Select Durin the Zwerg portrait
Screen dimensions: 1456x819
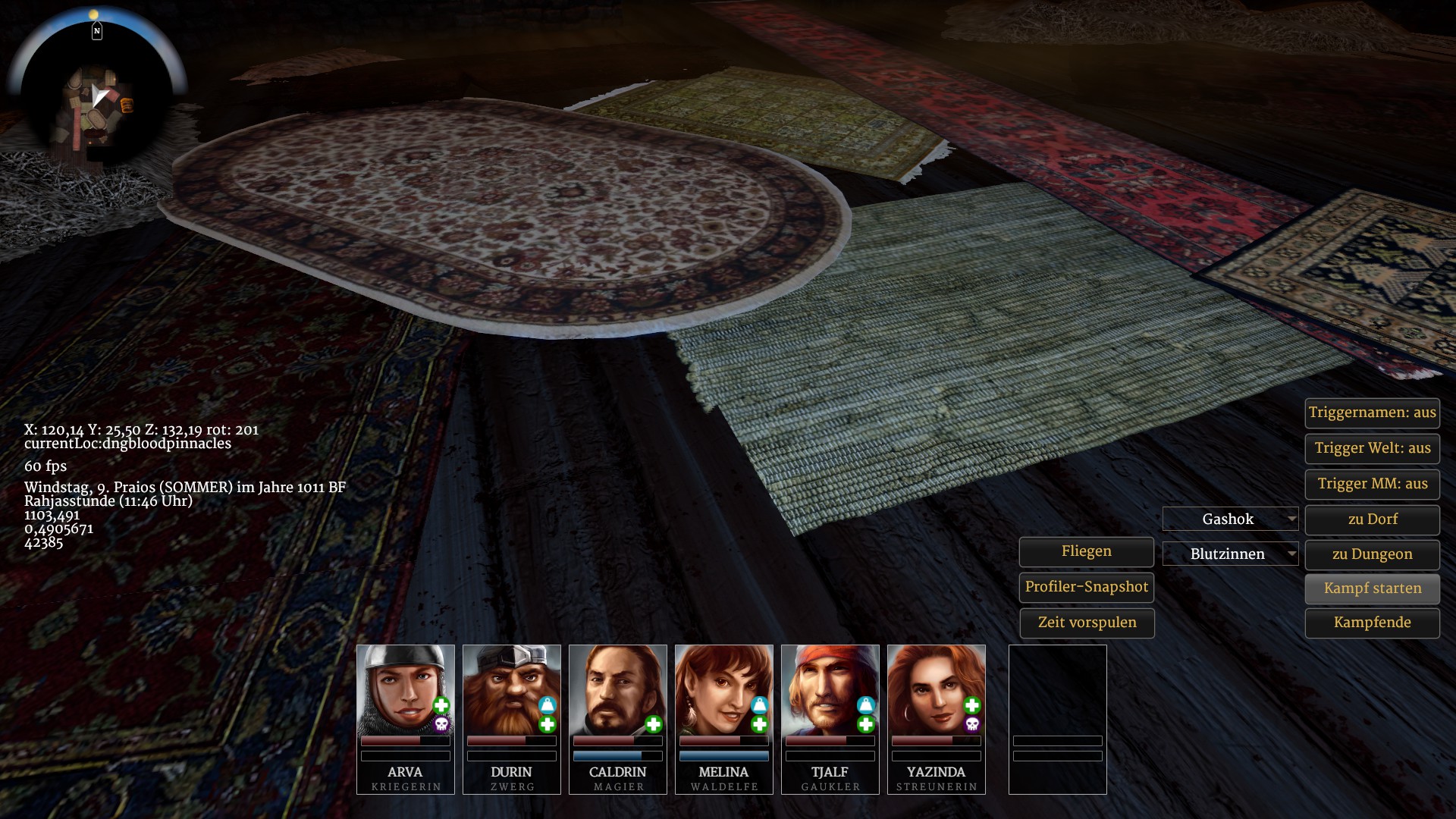point(511,690)
